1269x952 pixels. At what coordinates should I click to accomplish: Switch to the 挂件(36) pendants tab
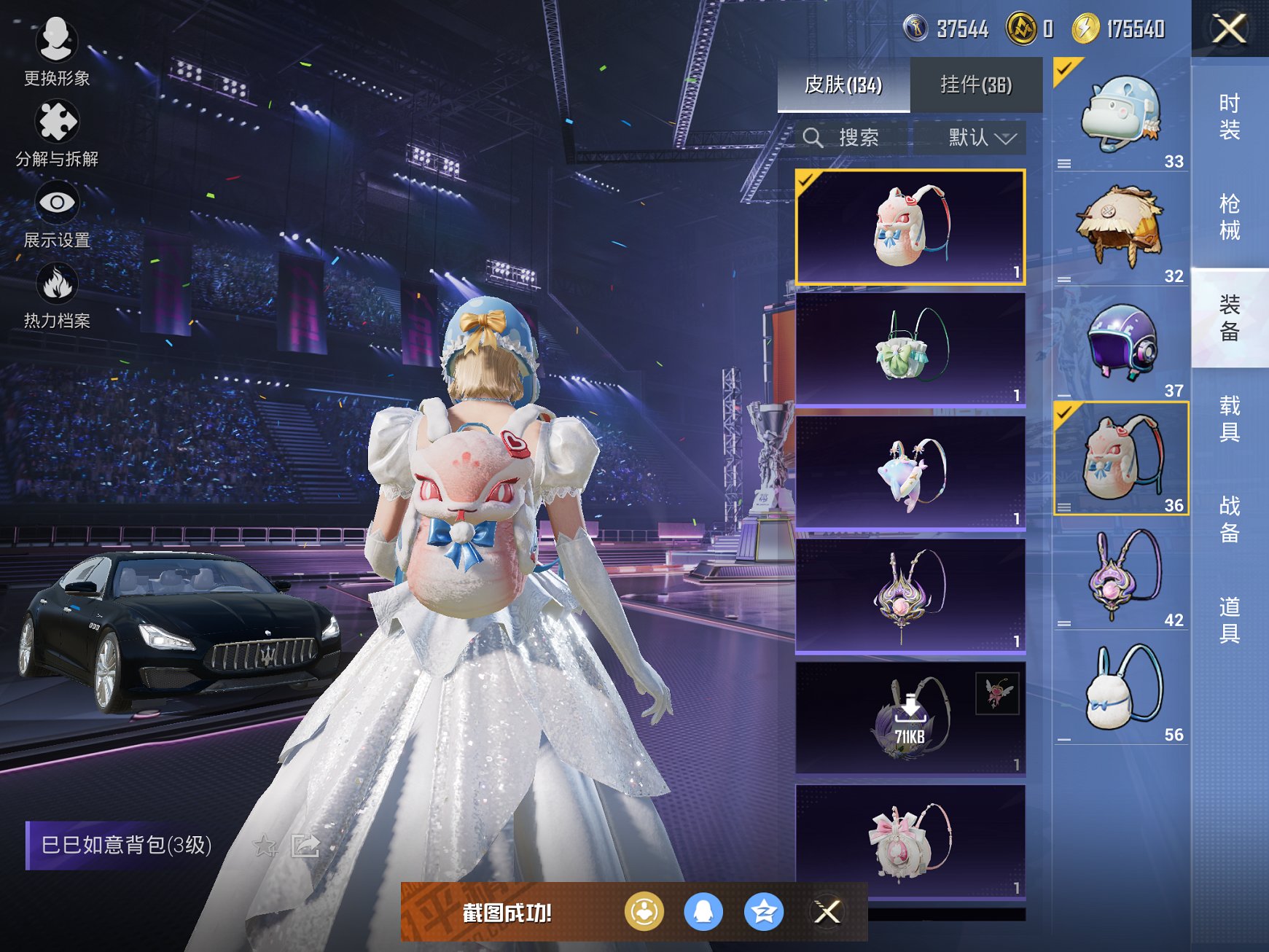pyautogui.click(x=975, y=85)
